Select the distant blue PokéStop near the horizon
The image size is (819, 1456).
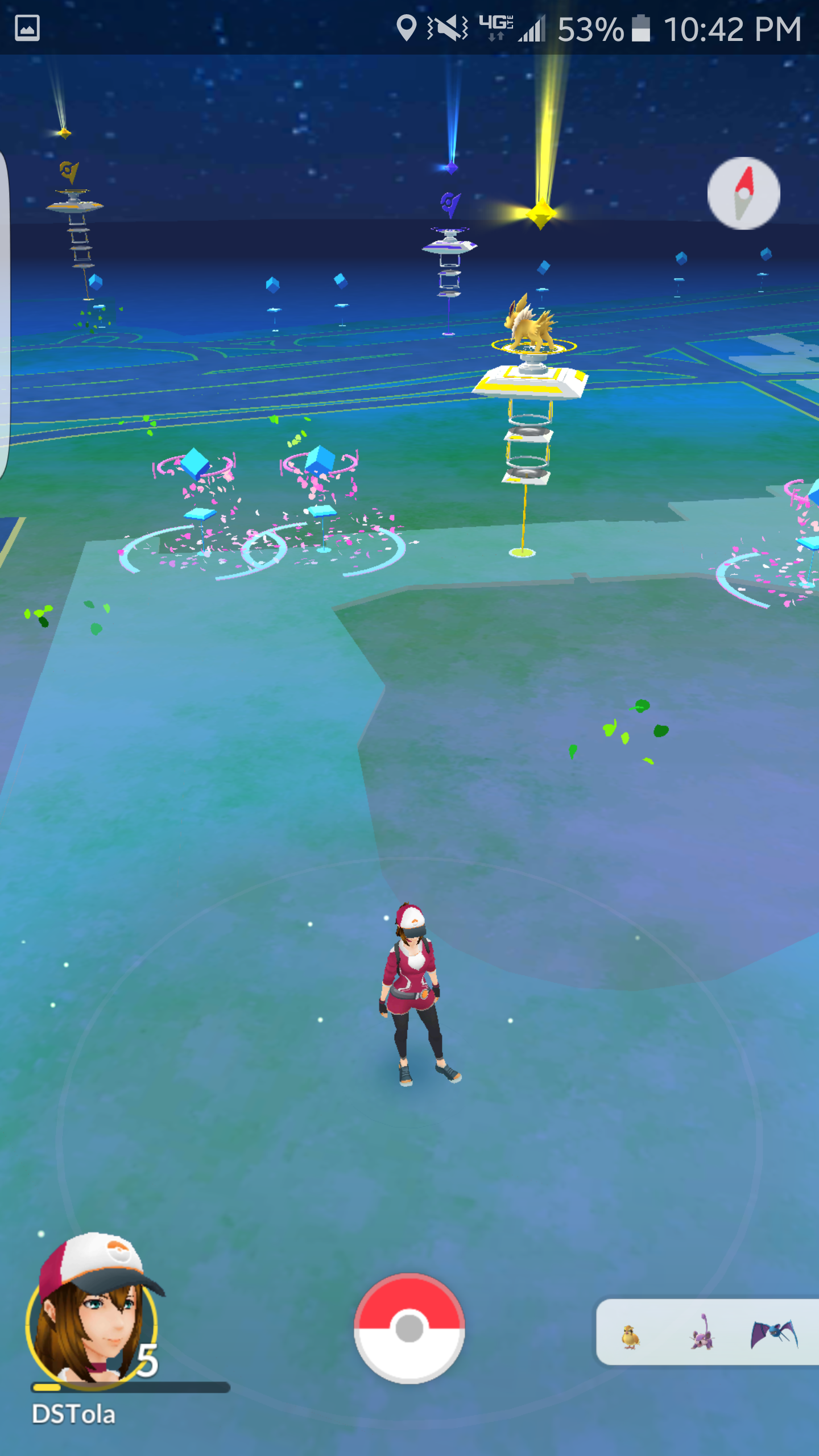273,284
